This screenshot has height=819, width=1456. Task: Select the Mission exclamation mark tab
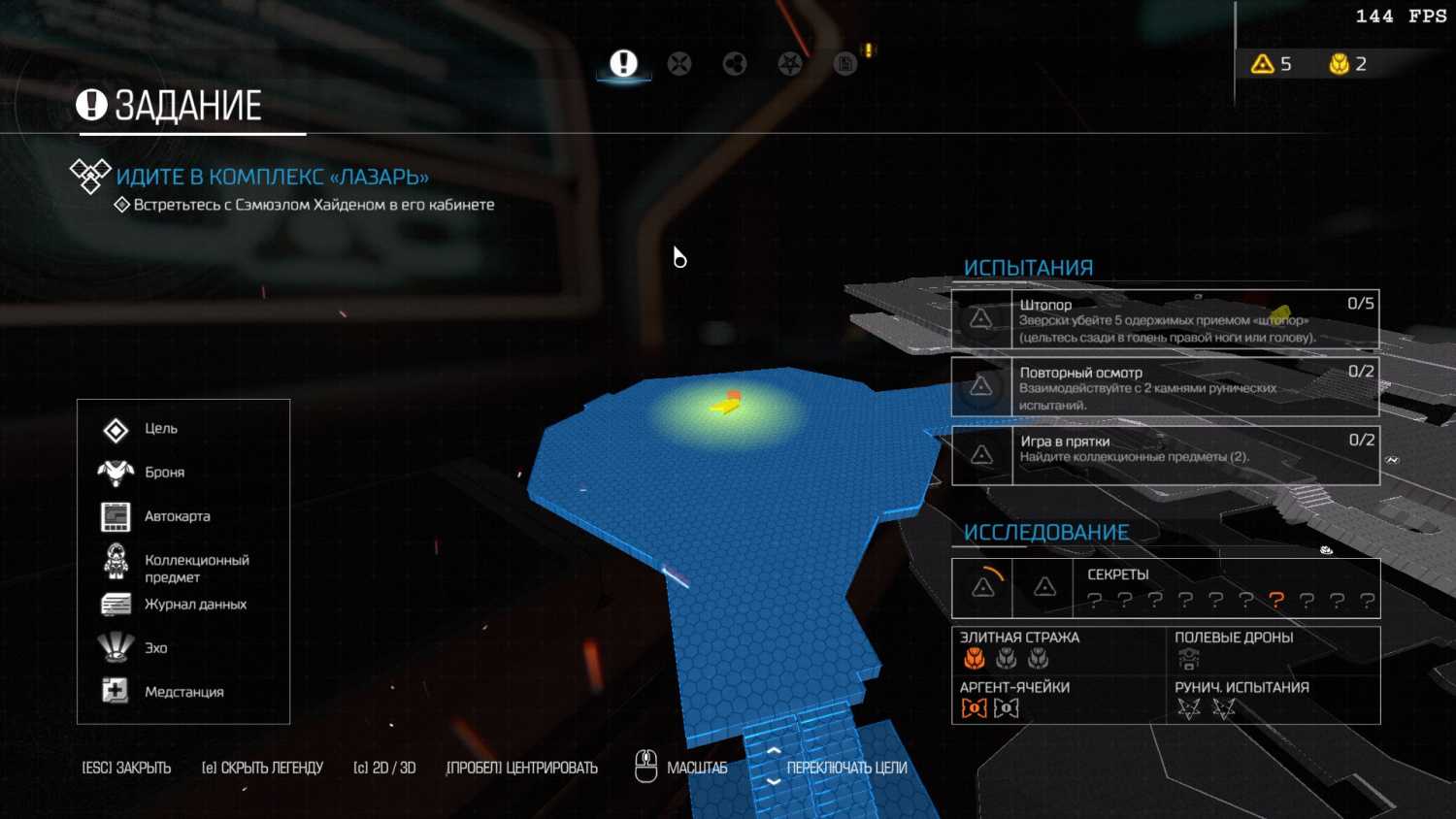(623, 64)
